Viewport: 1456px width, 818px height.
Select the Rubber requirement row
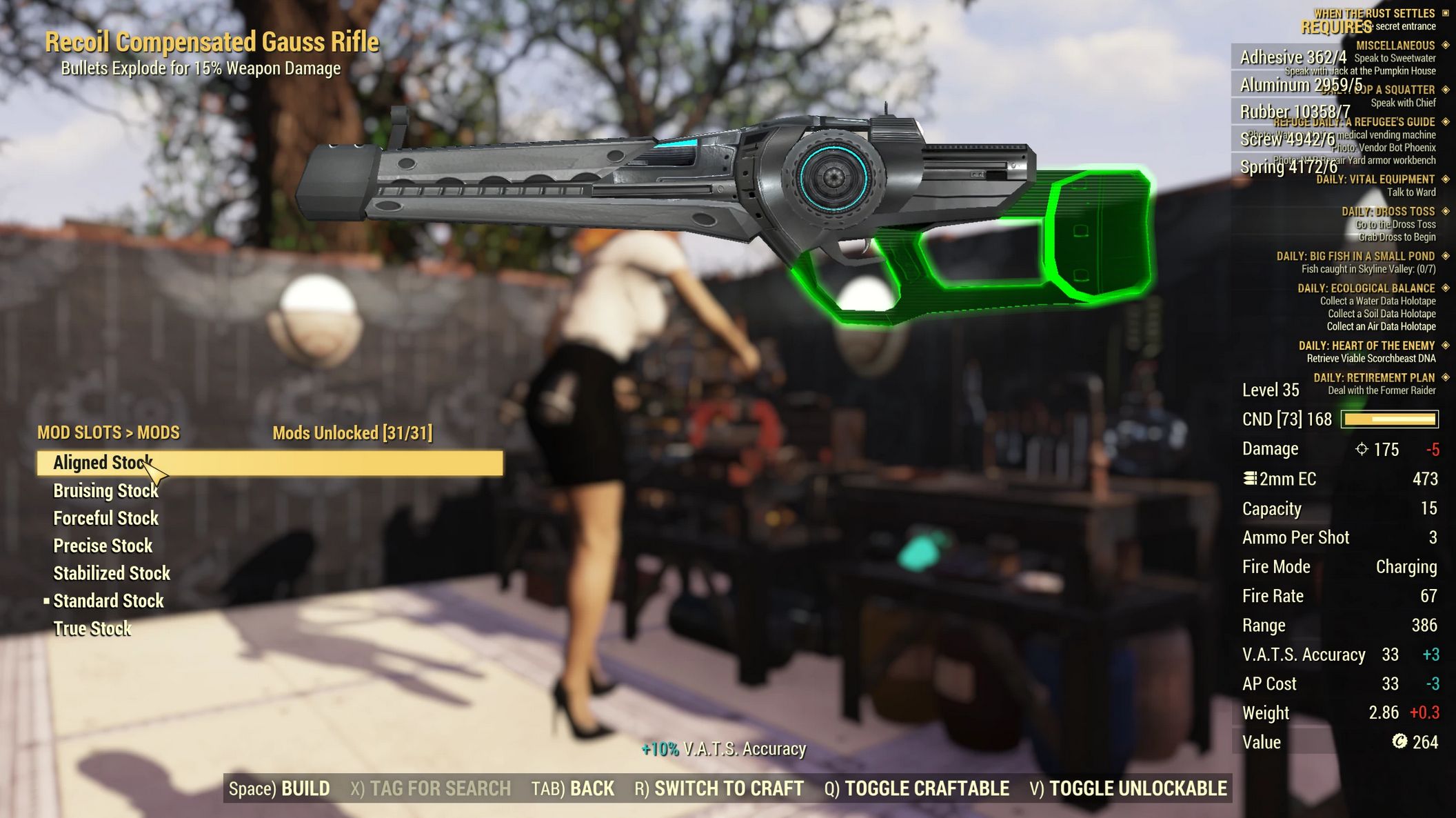[1295, 112]
